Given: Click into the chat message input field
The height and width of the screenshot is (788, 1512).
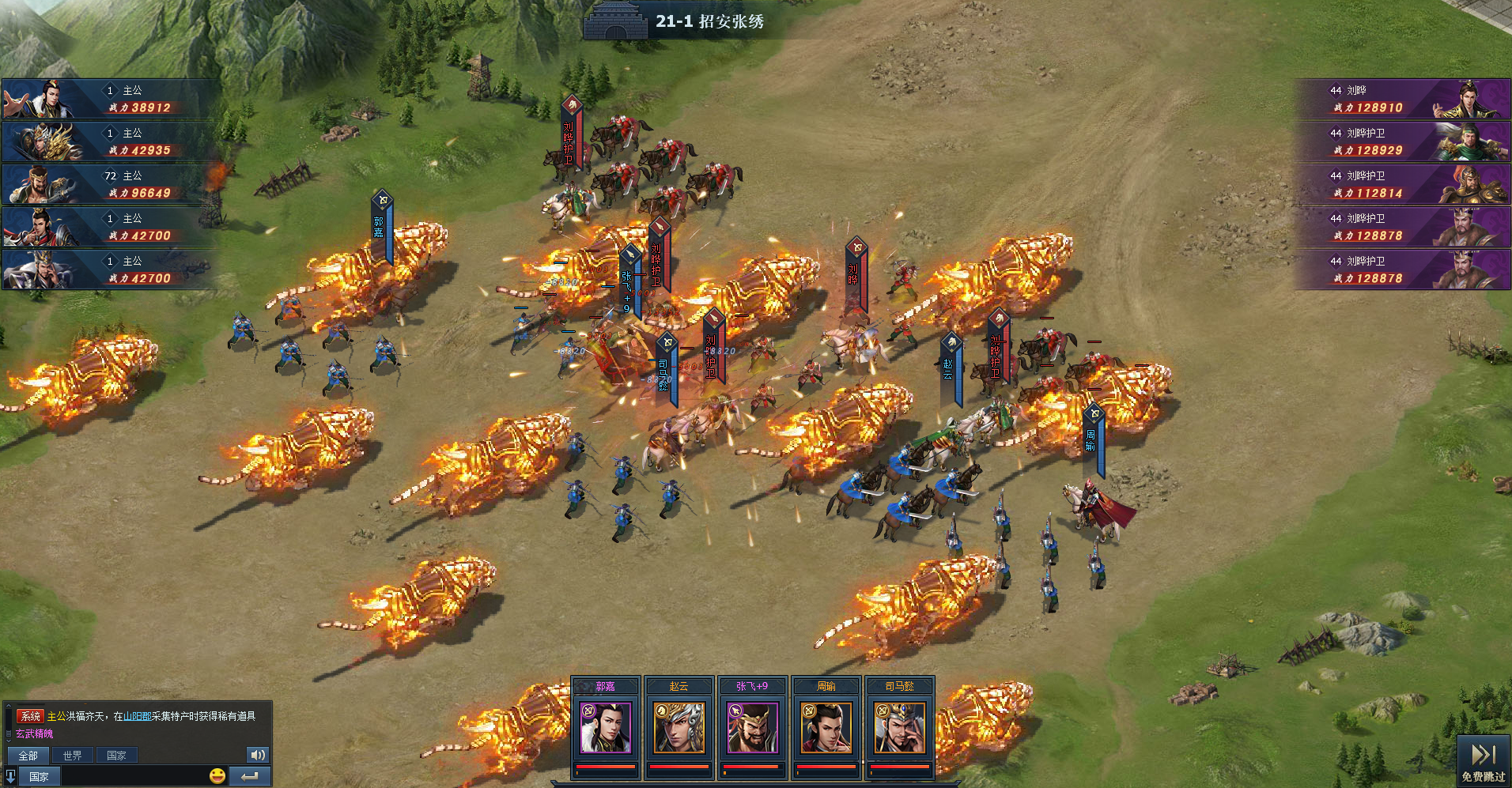Looking at the screenshot, I should [x=134, y=776].
